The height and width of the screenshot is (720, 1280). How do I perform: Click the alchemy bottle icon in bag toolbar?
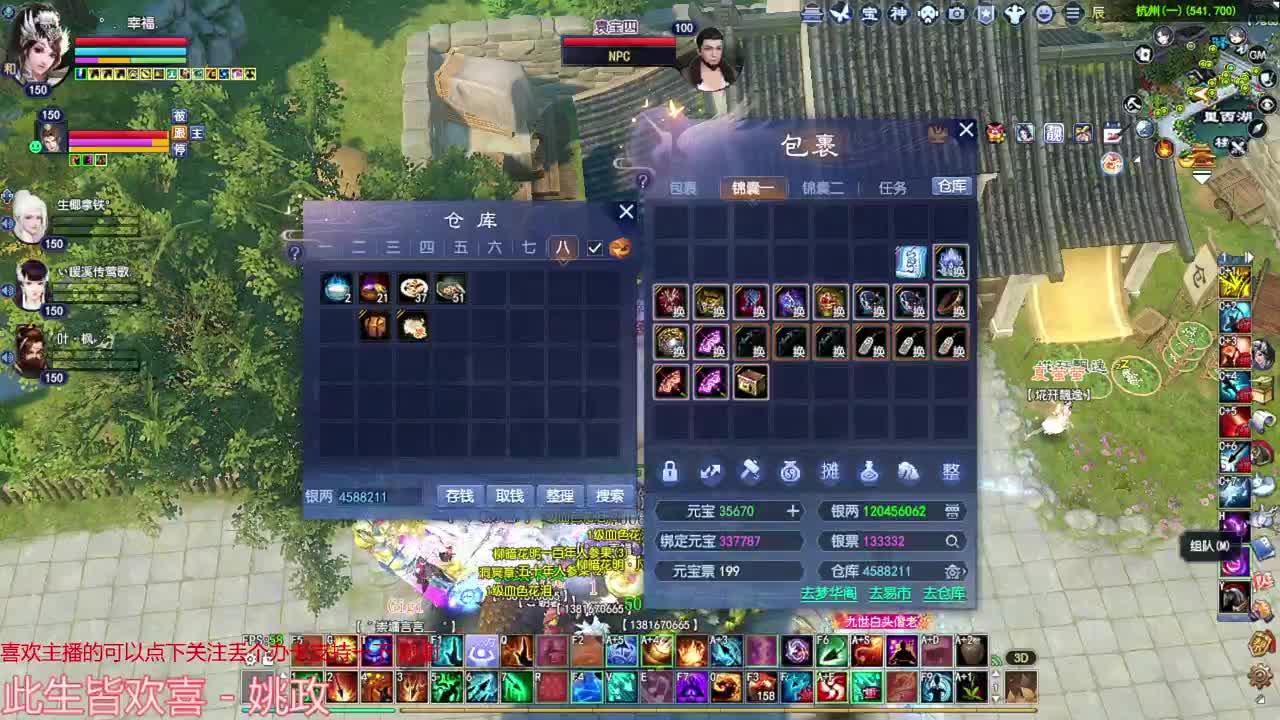[871, 471]
